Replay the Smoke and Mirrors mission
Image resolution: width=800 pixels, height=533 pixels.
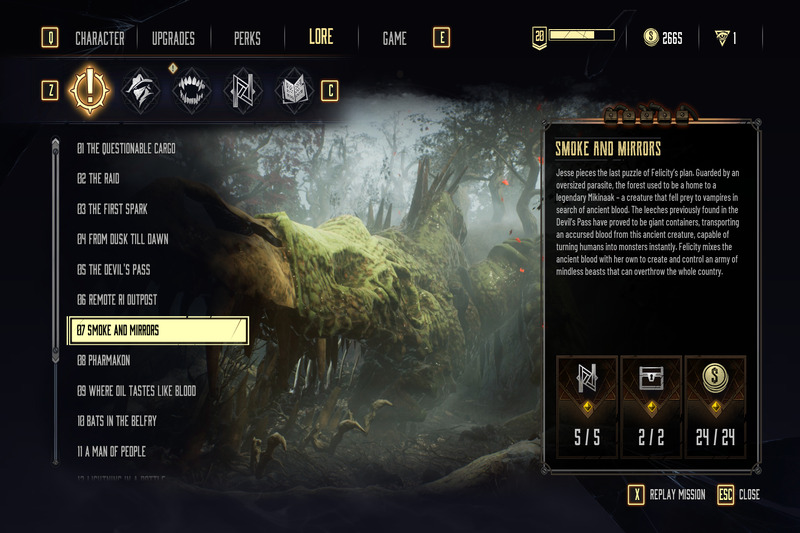pos(666,495)
